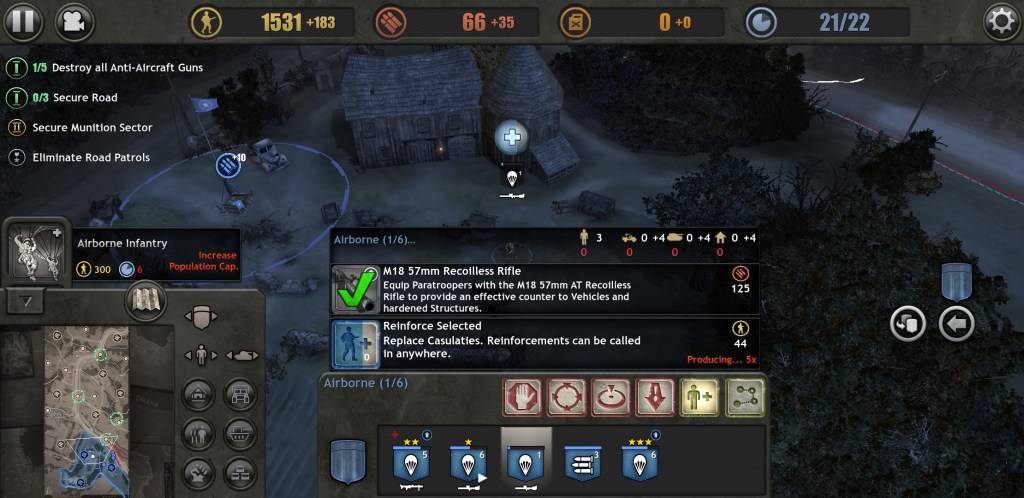Select the building category round button
Viewport: 1024px width, 498px height.
(x=200, y=394)
